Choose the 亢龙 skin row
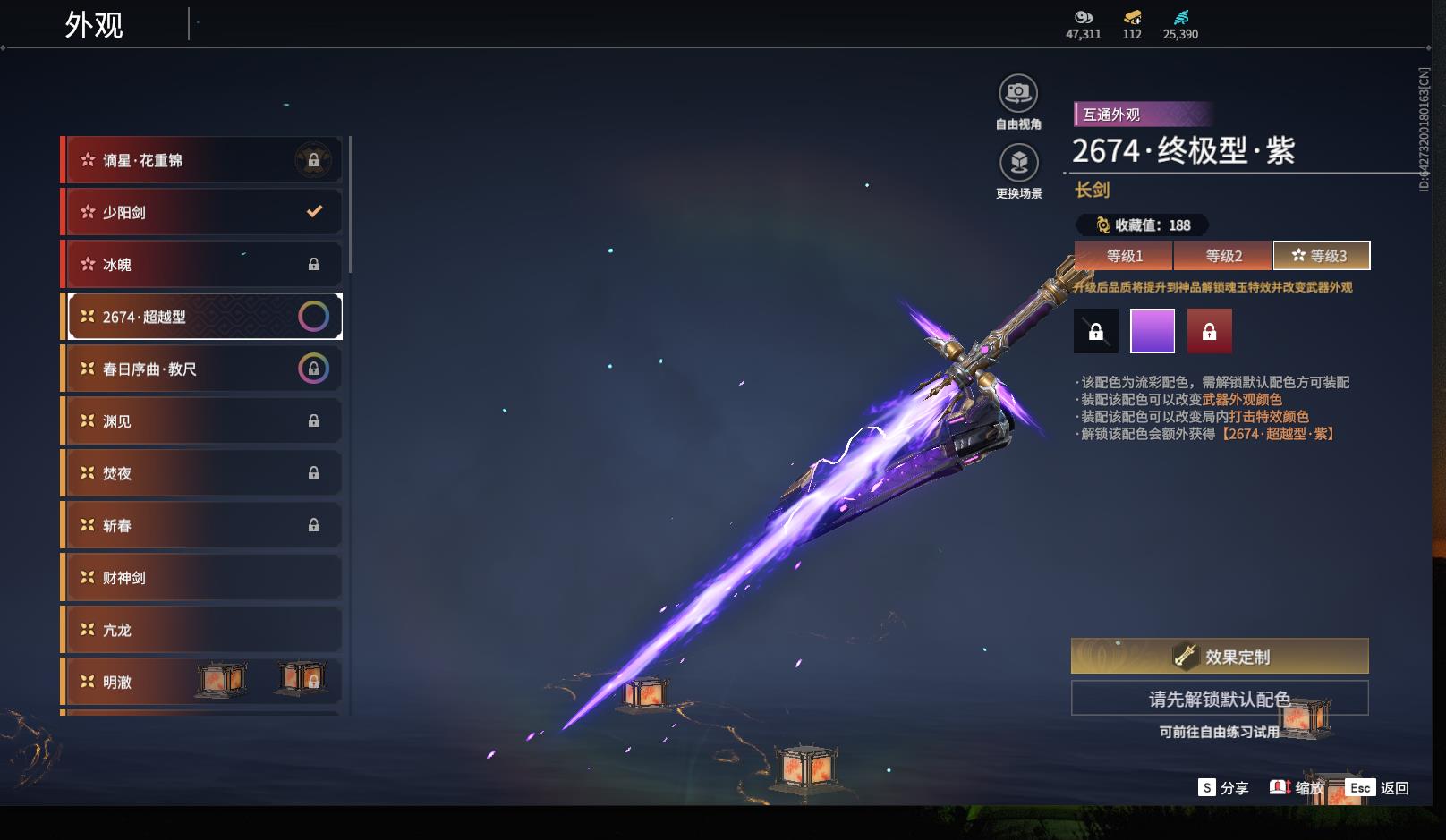Screen dimensions: 1446x840 tap(201, 629)
